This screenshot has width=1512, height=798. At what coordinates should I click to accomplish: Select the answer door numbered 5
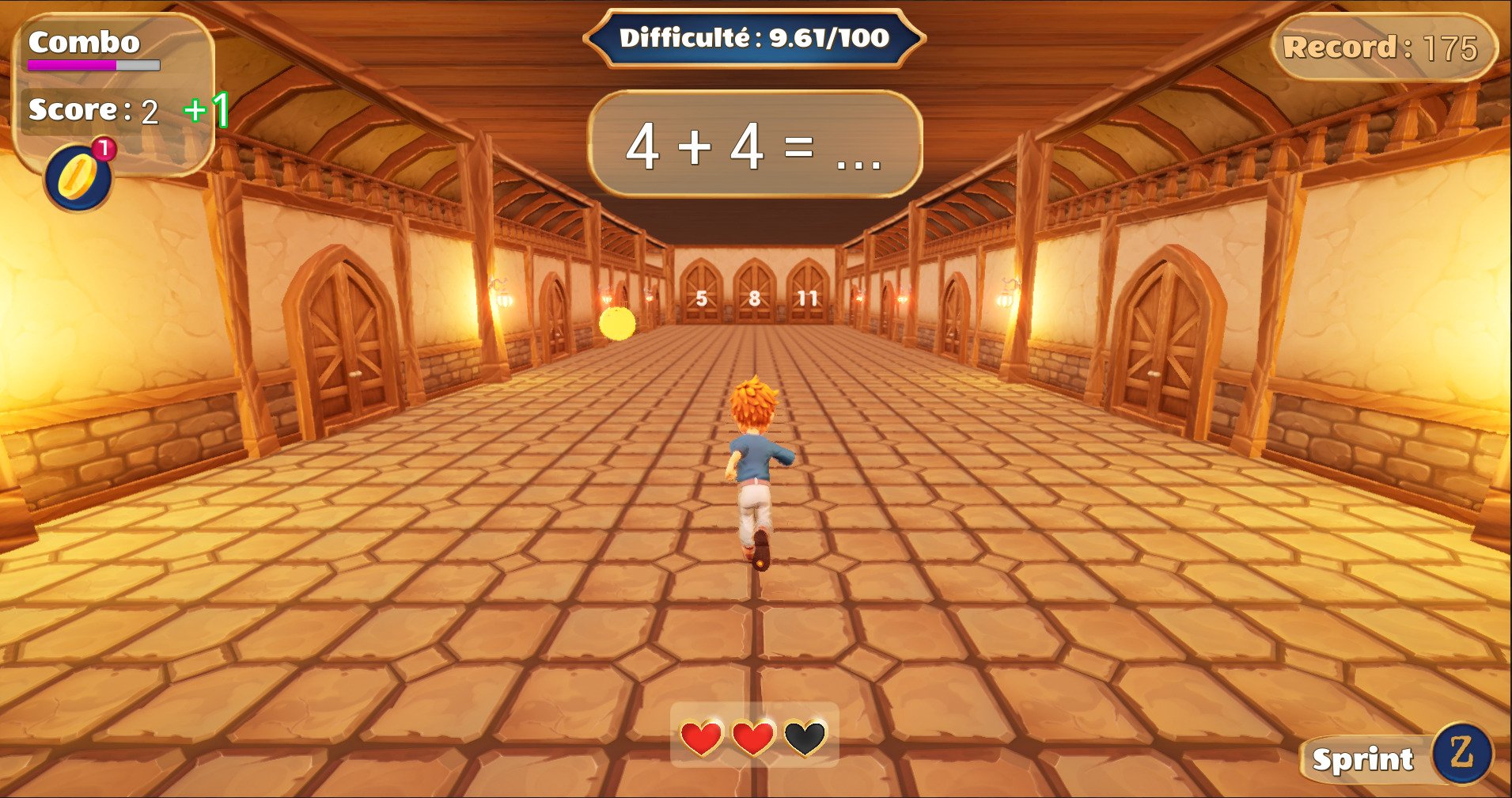pos(701,294)
